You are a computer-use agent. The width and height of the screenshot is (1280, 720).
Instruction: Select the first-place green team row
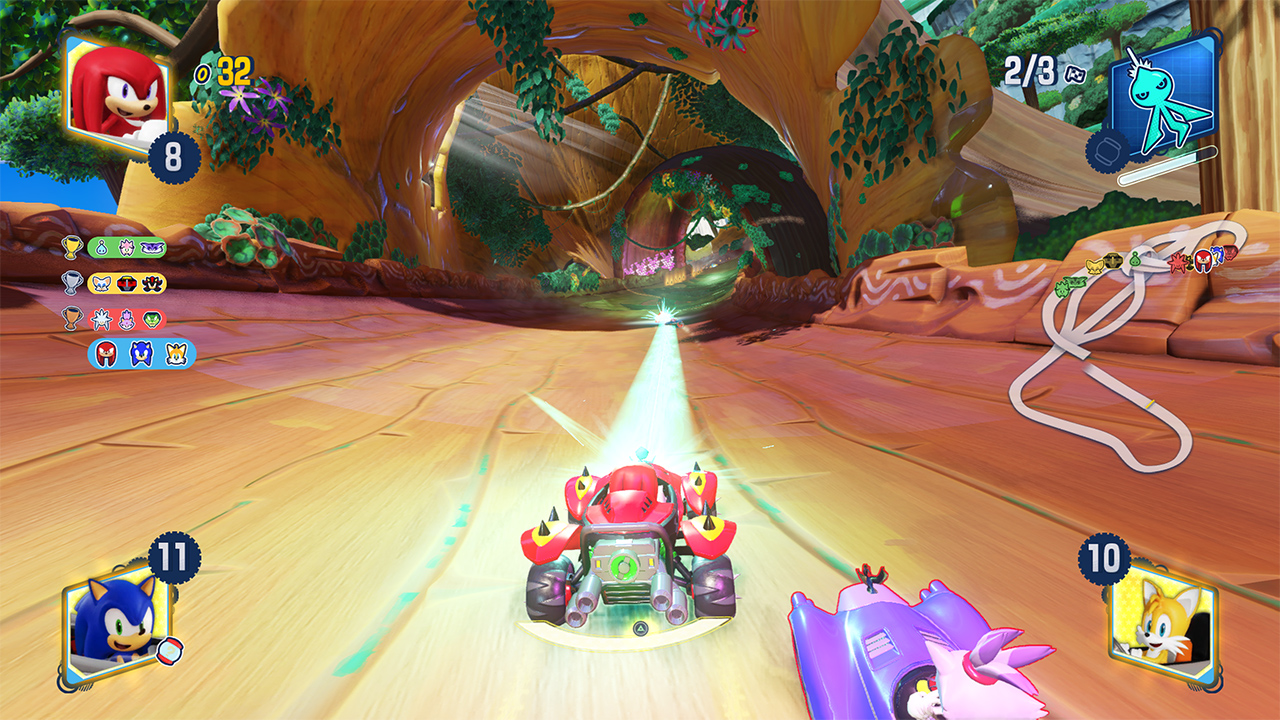tap(126, 247)
